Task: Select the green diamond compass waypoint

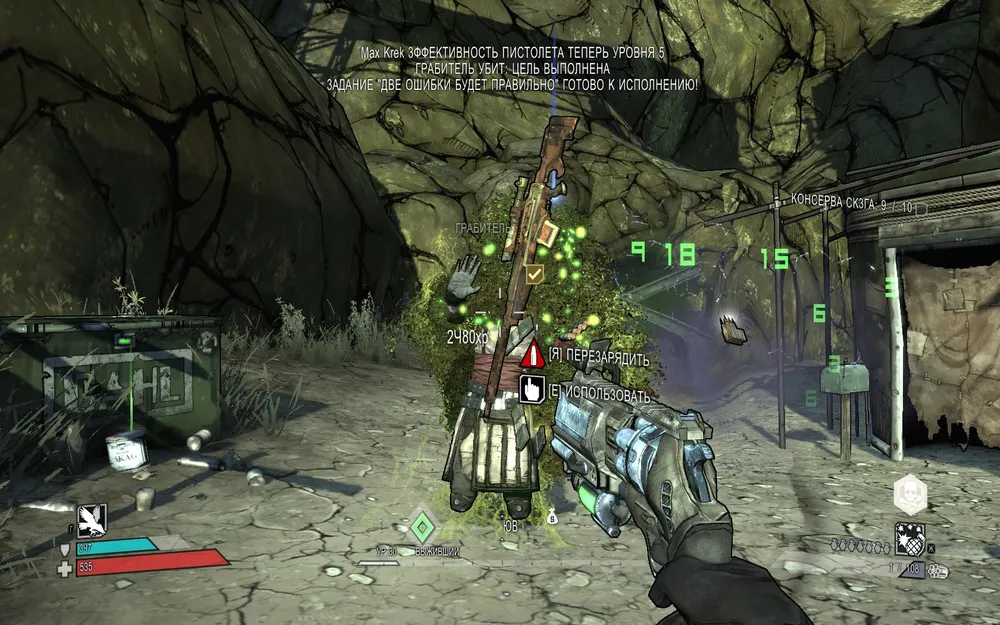Action: [422, 524]
